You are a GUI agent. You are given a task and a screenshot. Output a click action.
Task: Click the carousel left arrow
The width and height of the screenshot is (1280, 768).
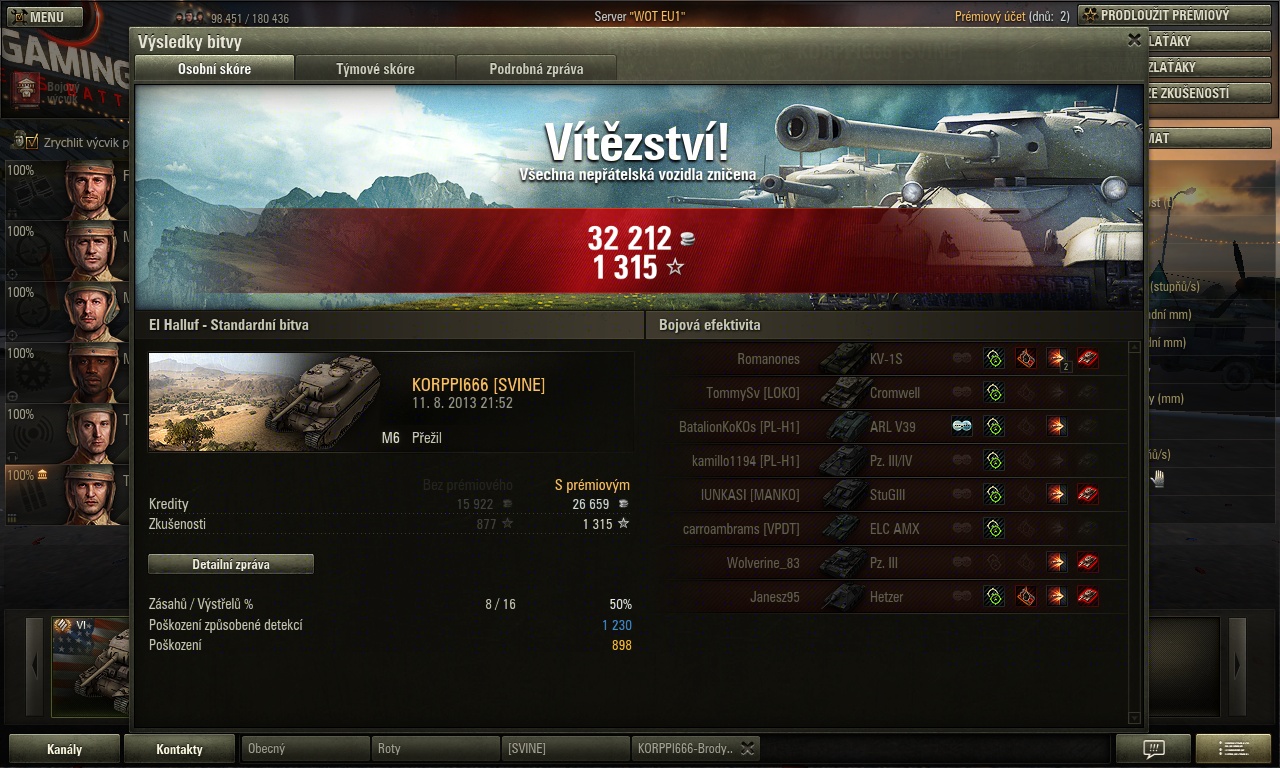[35, 665]
